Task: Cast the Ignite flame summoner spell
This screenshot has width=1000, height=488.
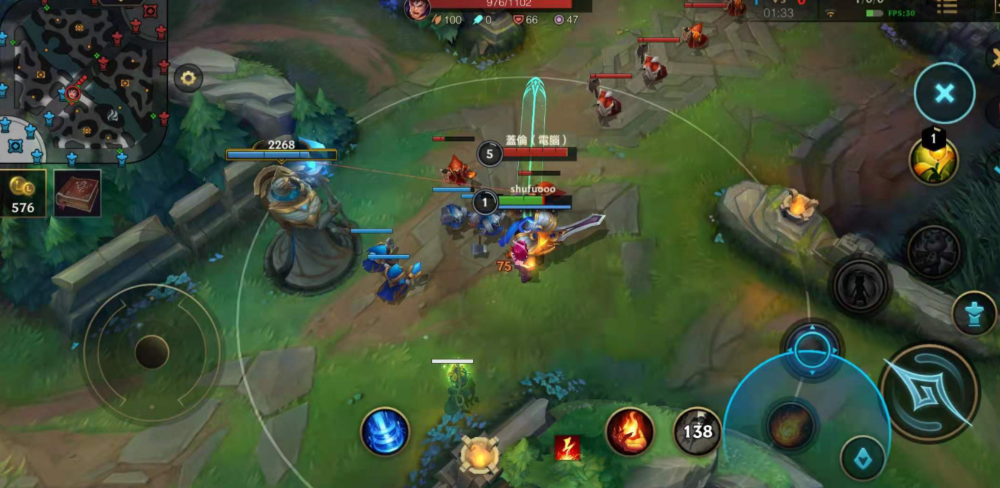Action: coord(630,431)
